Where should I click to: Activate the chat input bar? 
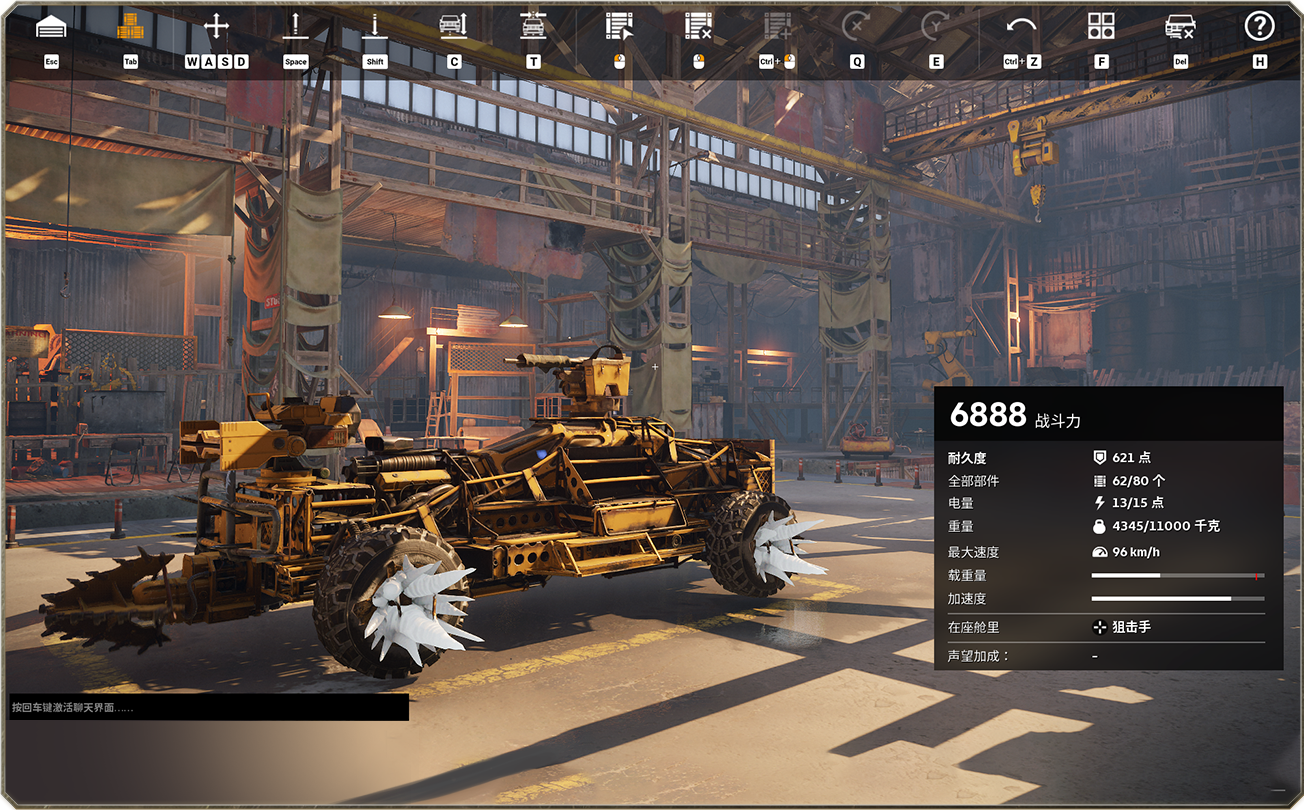pyautogui.click(x=209, y=707)
